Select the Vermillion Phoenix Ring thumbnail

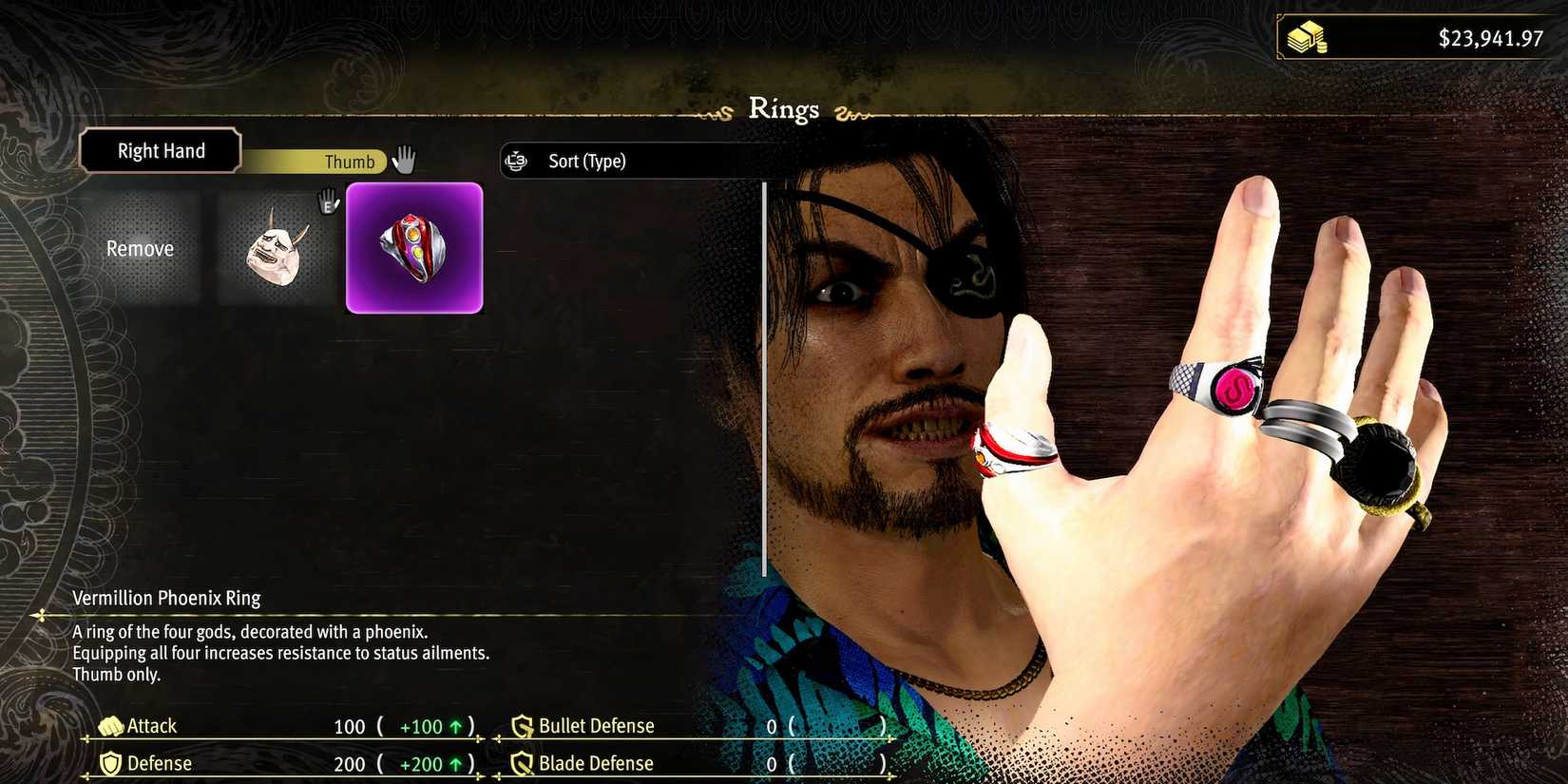pyautogui.click(x=414, y=248)
